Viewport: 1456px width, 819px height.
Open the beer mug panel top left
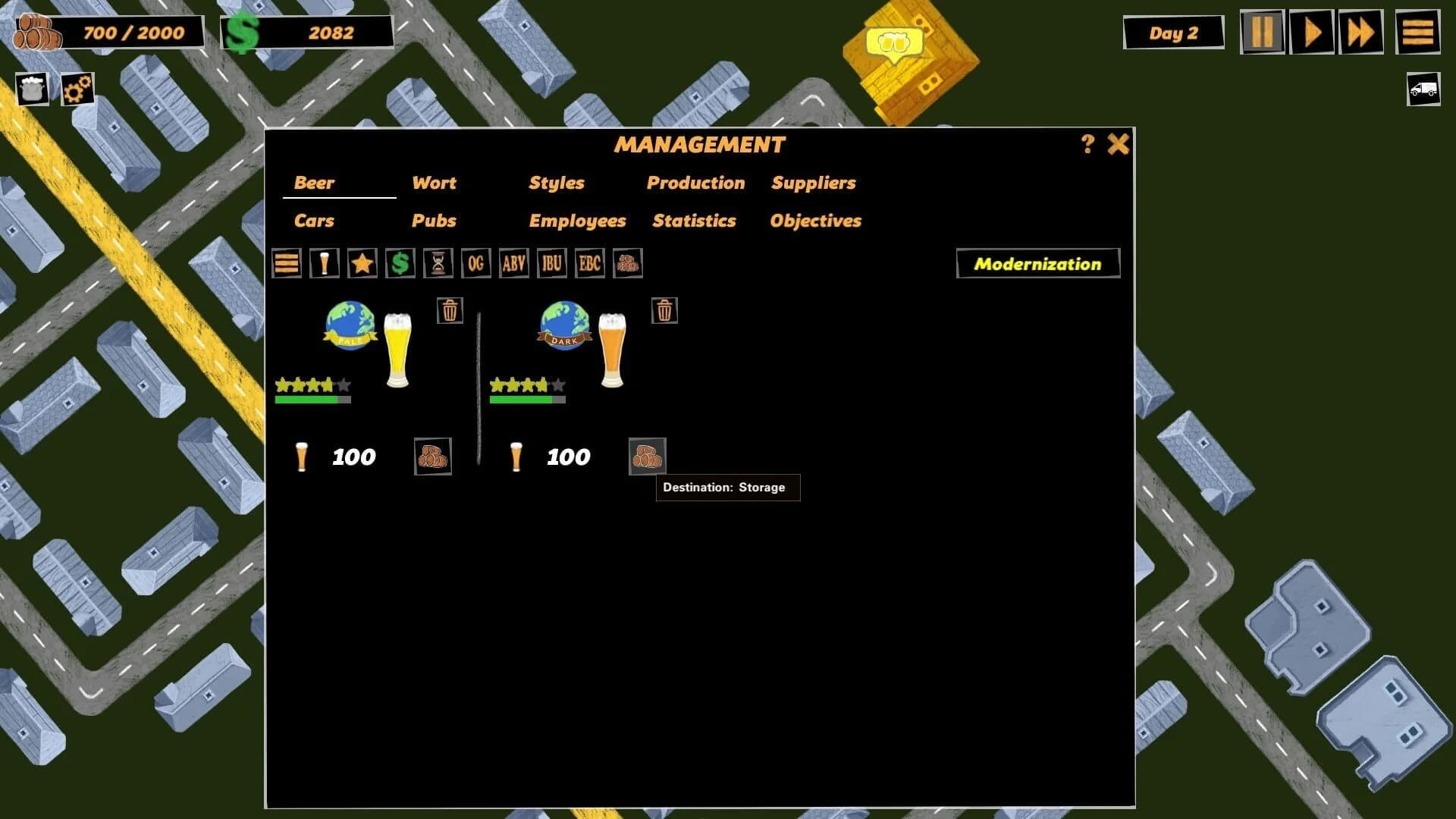tap(31, 89)
